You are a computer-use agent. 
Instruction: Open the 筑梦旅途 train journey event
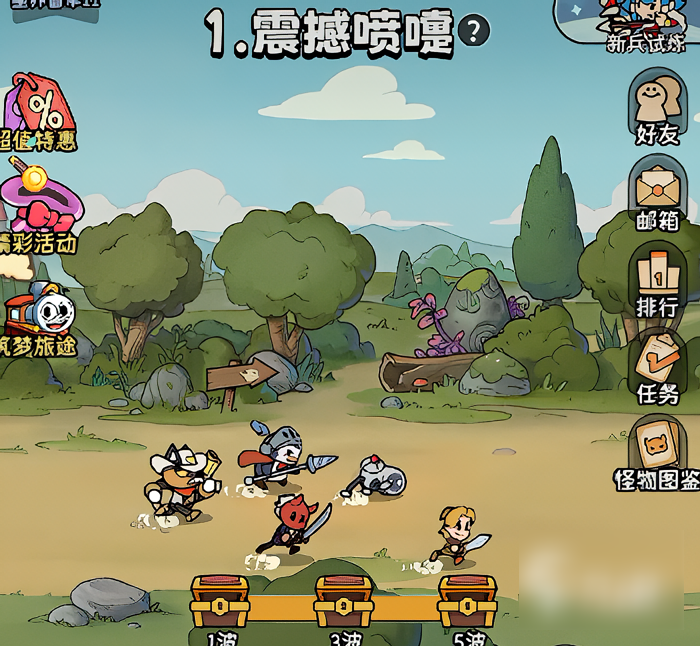pos(38,318)
